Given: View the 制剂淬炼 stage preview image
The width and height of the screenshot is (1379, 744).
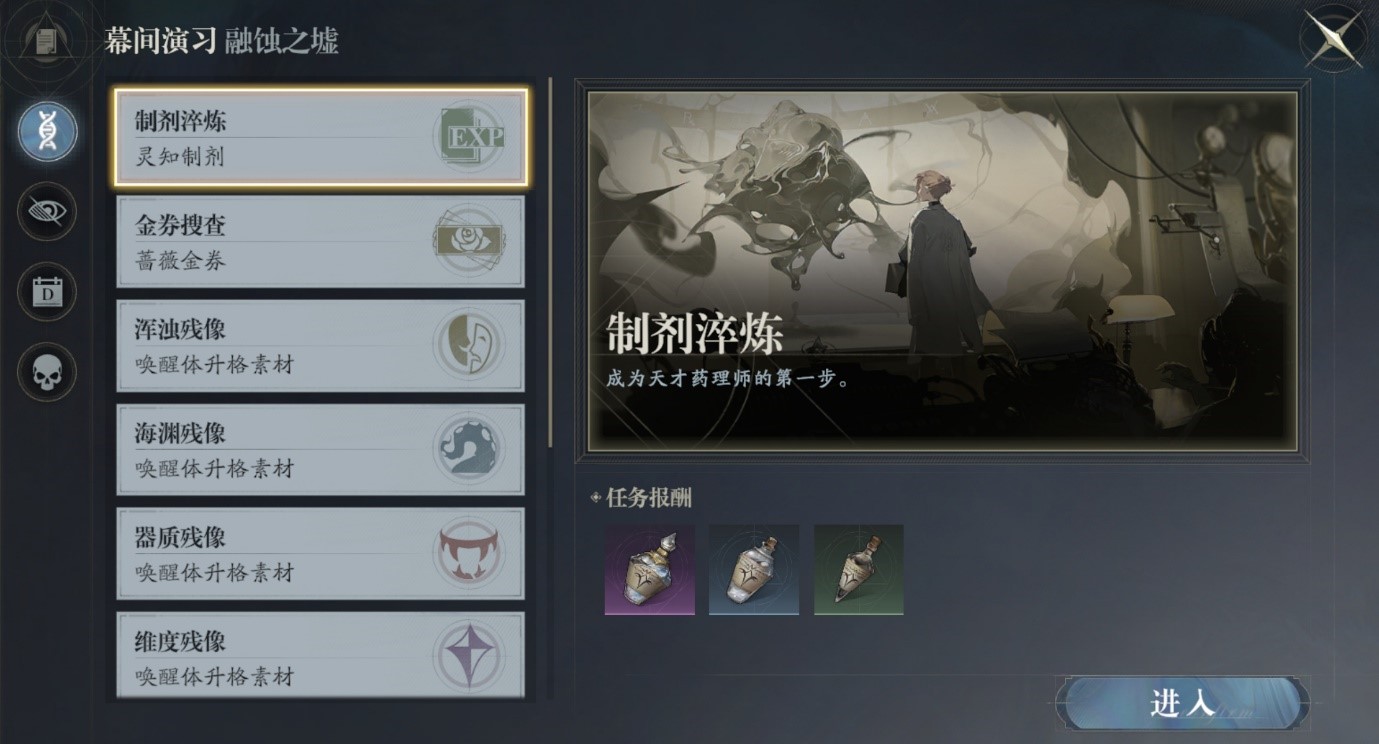Looking at the screenshot, I should [945, 270].
